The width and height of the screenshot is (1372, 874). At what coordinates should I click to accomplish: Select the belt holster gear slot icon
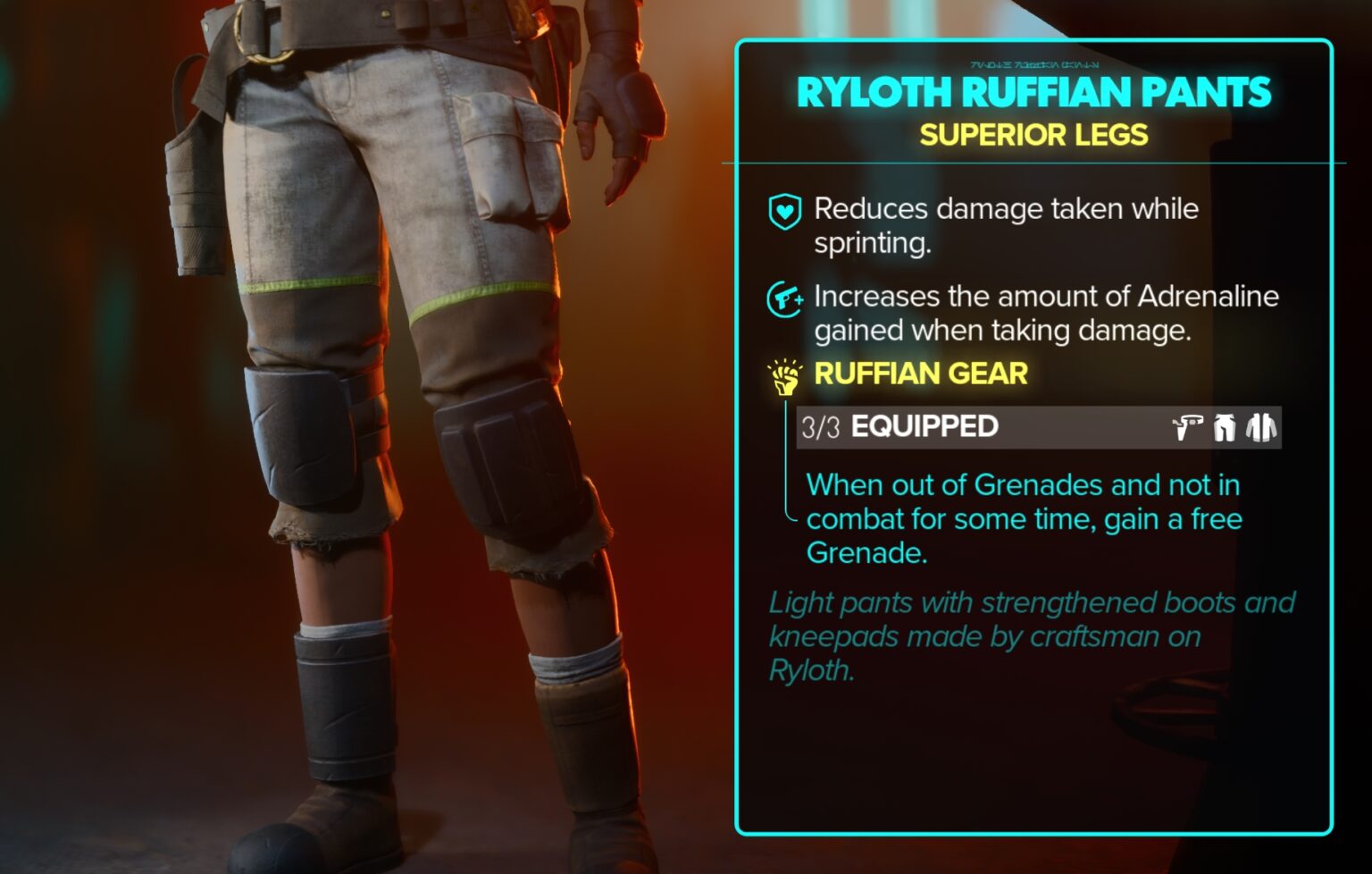pyautogui.click(x=1188, y=428)
